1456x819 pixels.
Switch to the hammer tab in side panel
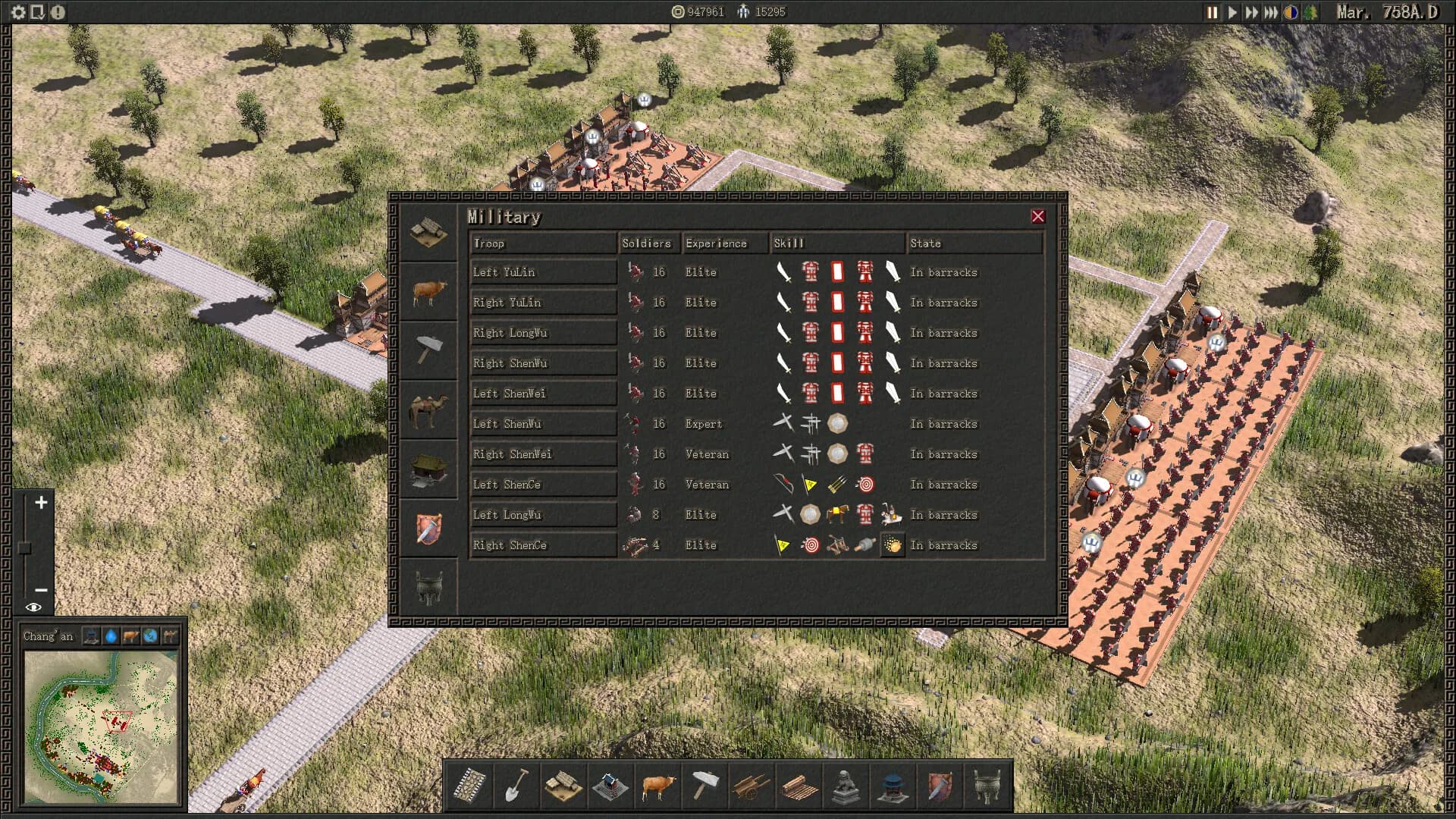pyautogui.click(x=428, y=350)
